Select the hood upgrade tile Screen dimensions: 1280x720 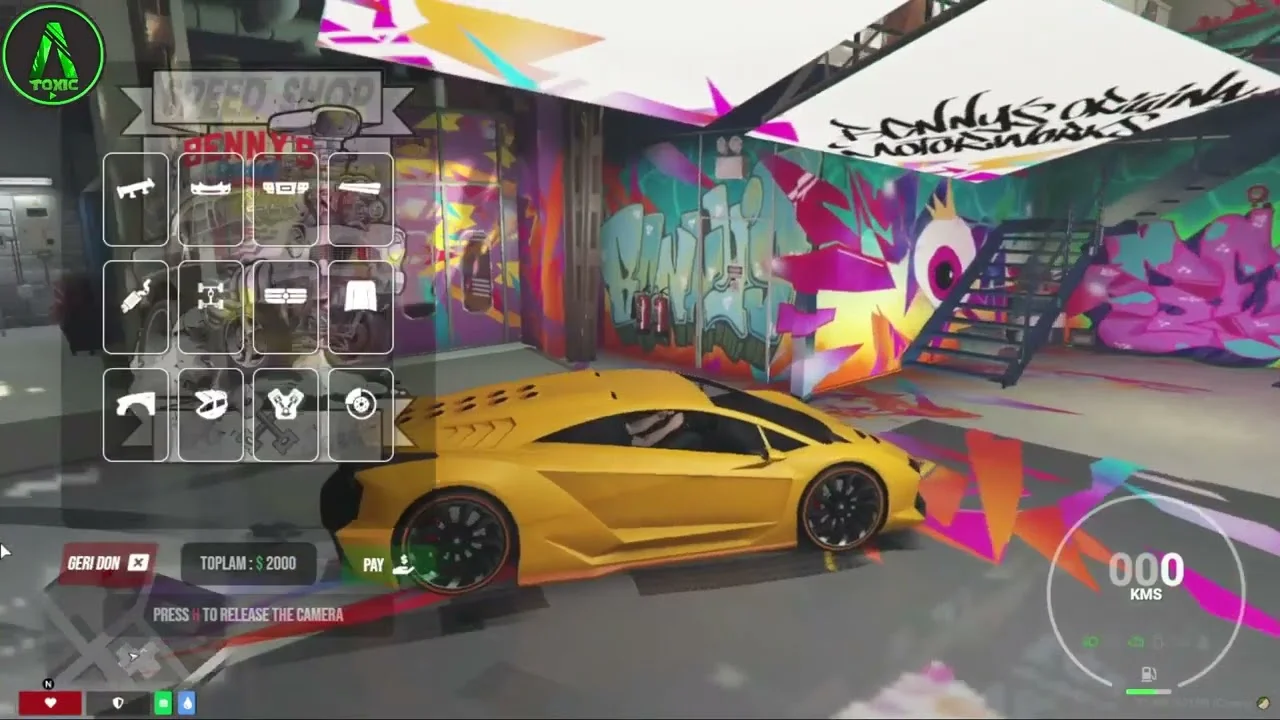361,307
